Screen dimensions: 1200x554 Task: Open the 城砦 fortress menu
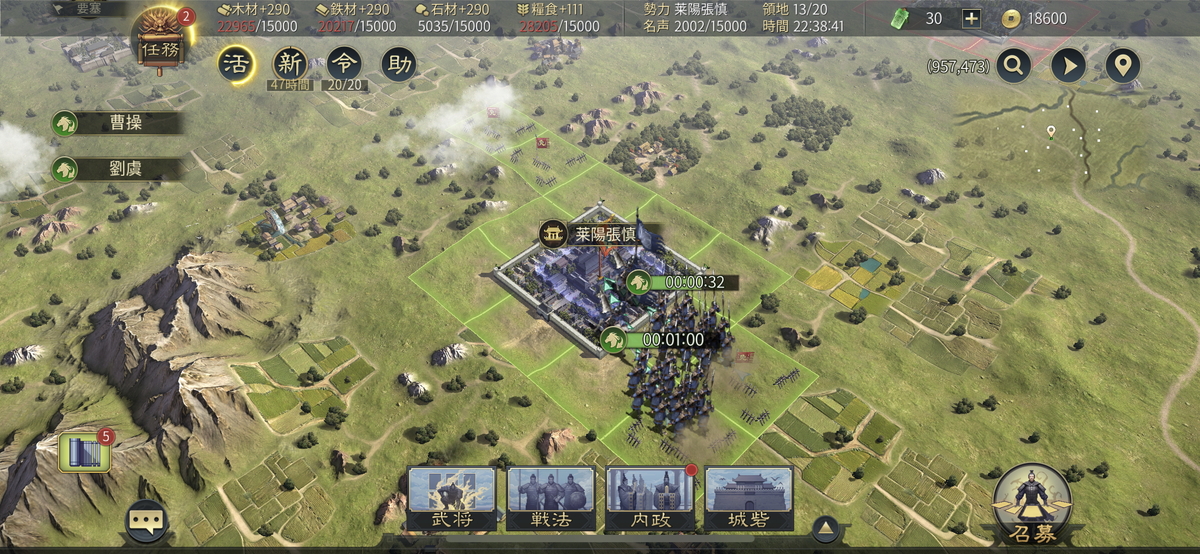tap(749, 498)
